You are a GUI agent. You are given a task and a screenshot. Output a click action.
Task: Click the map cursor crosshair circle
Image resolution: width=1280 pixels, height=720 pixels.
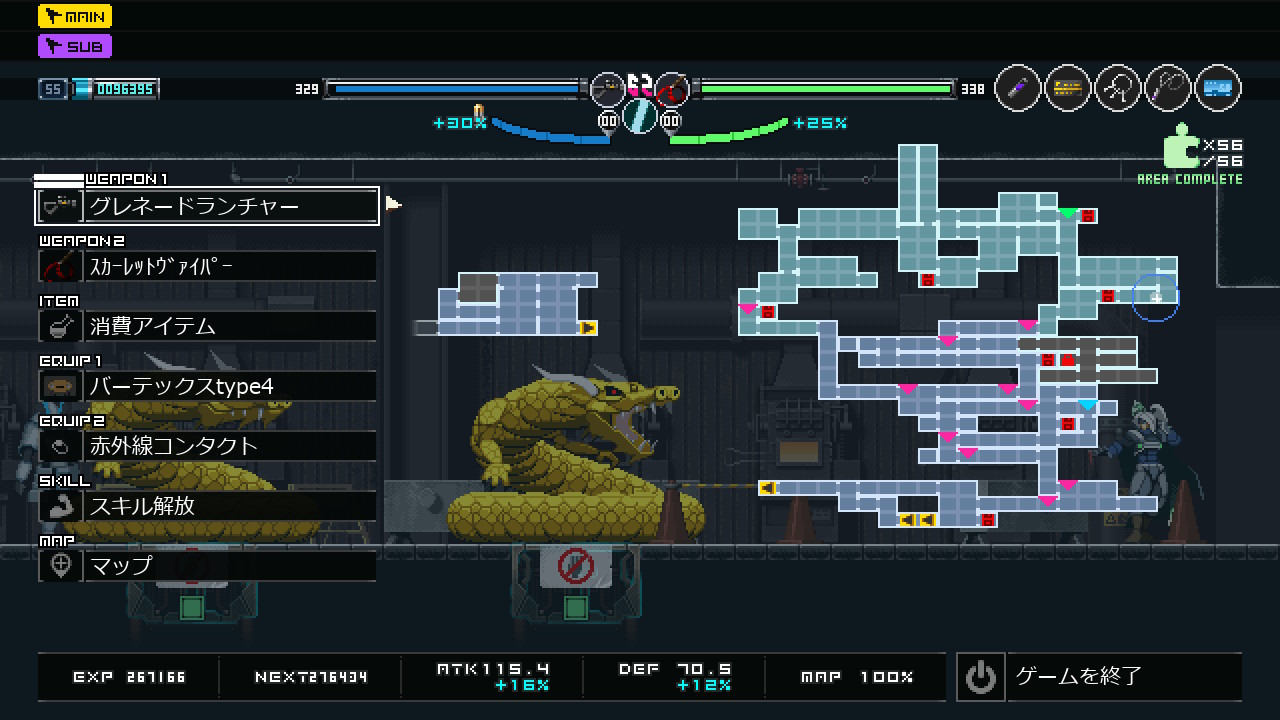pos(1156,297)
